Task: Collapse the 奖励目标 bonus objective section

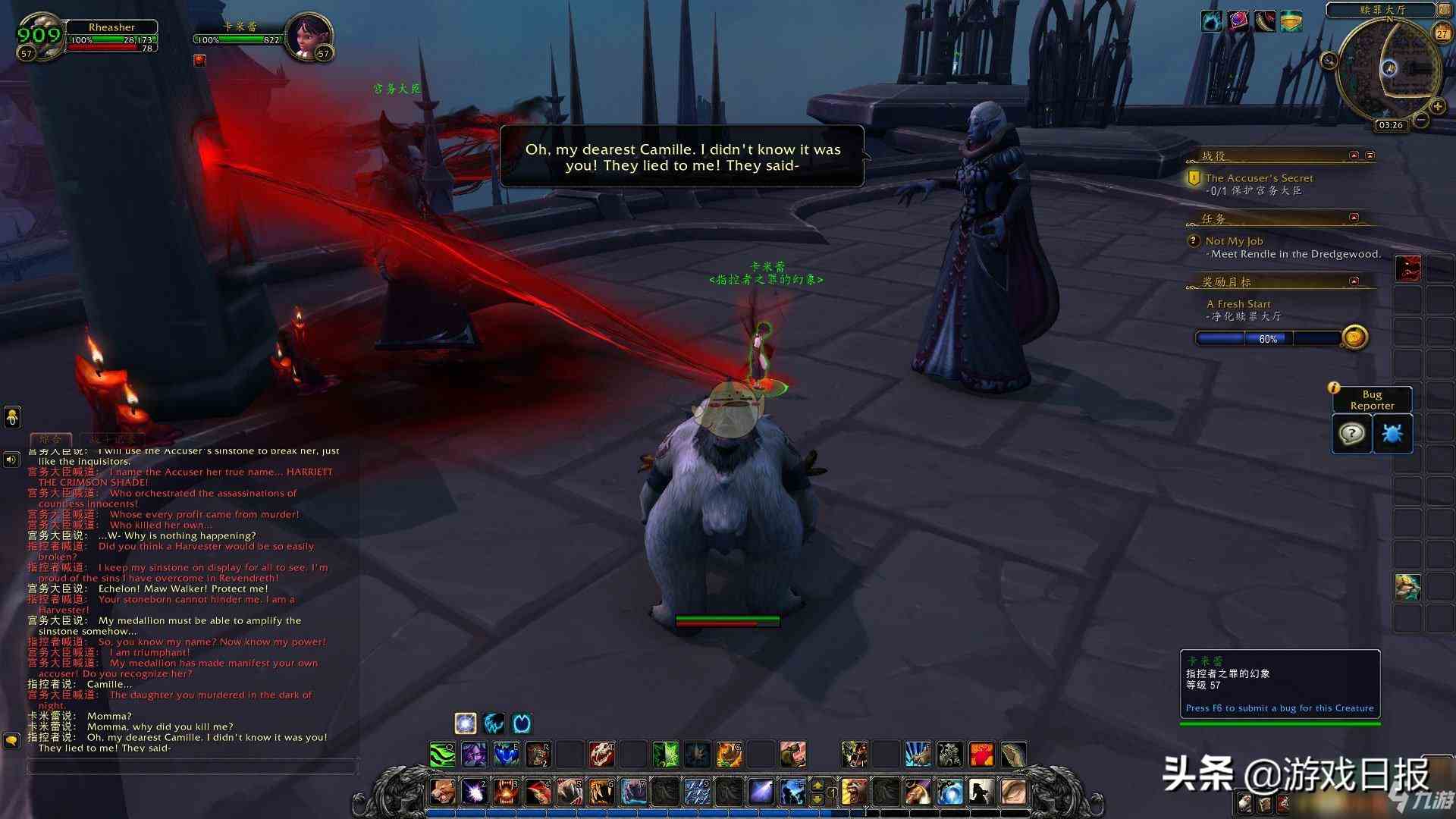Action: coord(1354,281)
